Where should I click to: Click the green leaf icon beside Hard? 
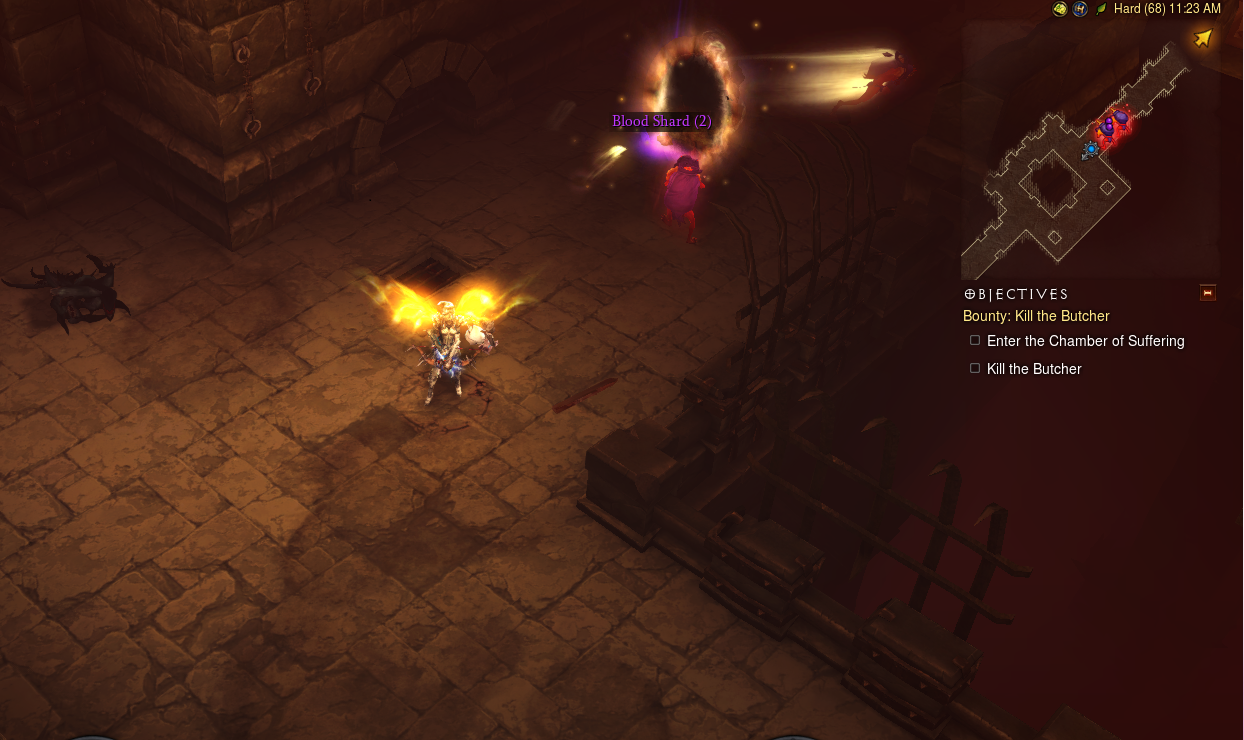coord(1101,9)
